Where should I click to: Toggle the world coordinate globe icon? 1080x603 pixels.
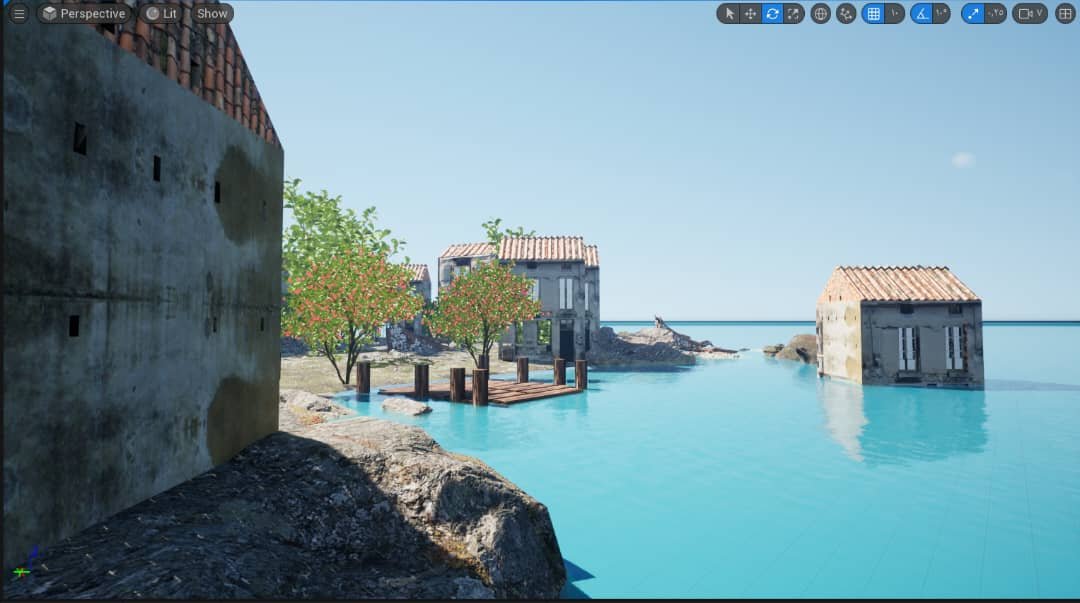[x=821, y=14]
